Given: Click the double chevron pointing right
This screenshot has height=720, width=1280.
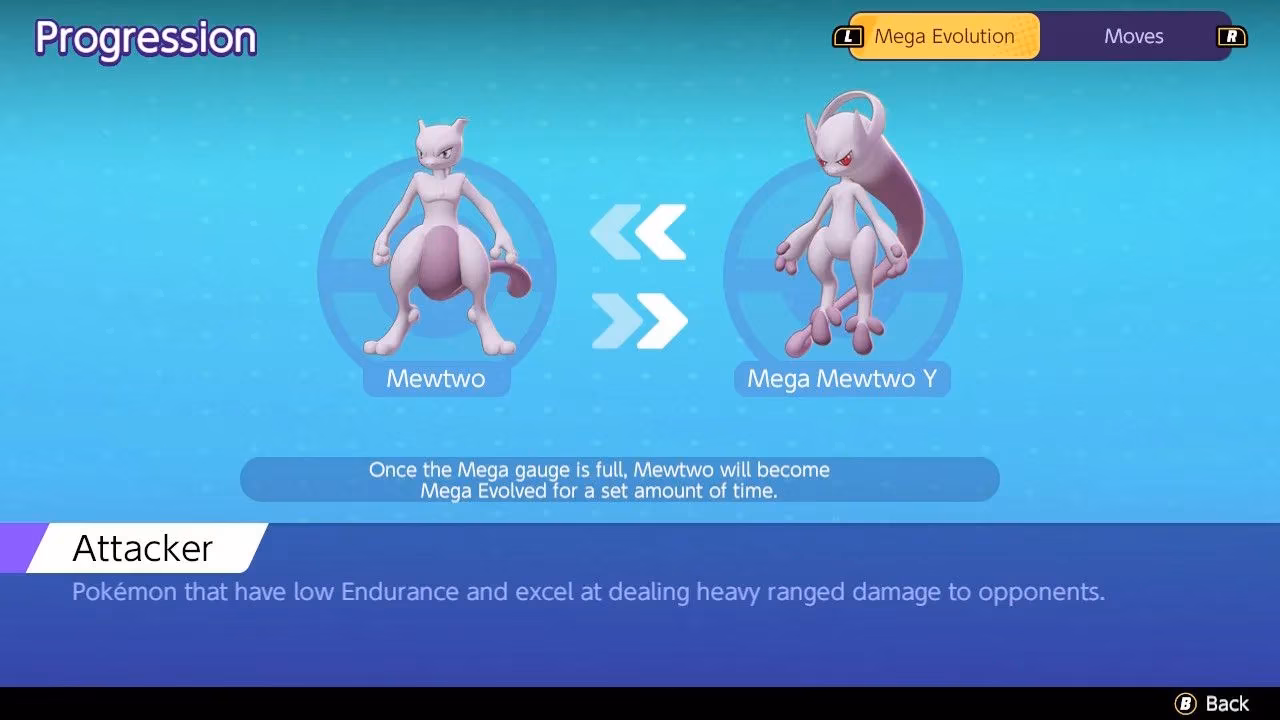Looking at the screenshot, I should pos(640,318).
